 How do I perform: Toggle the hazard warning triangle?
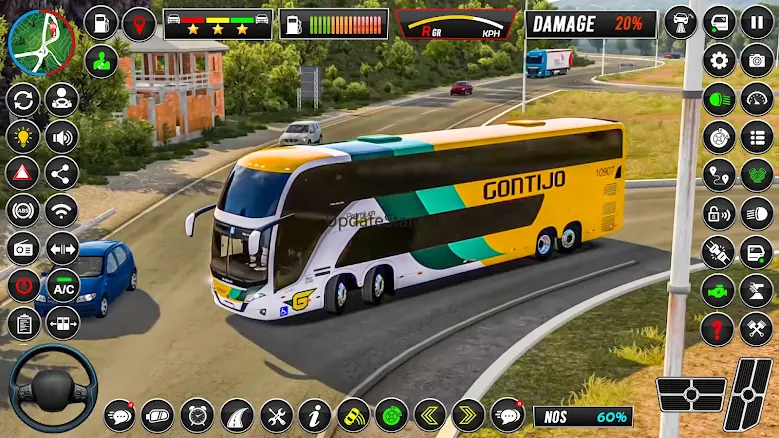pos(23,173)
